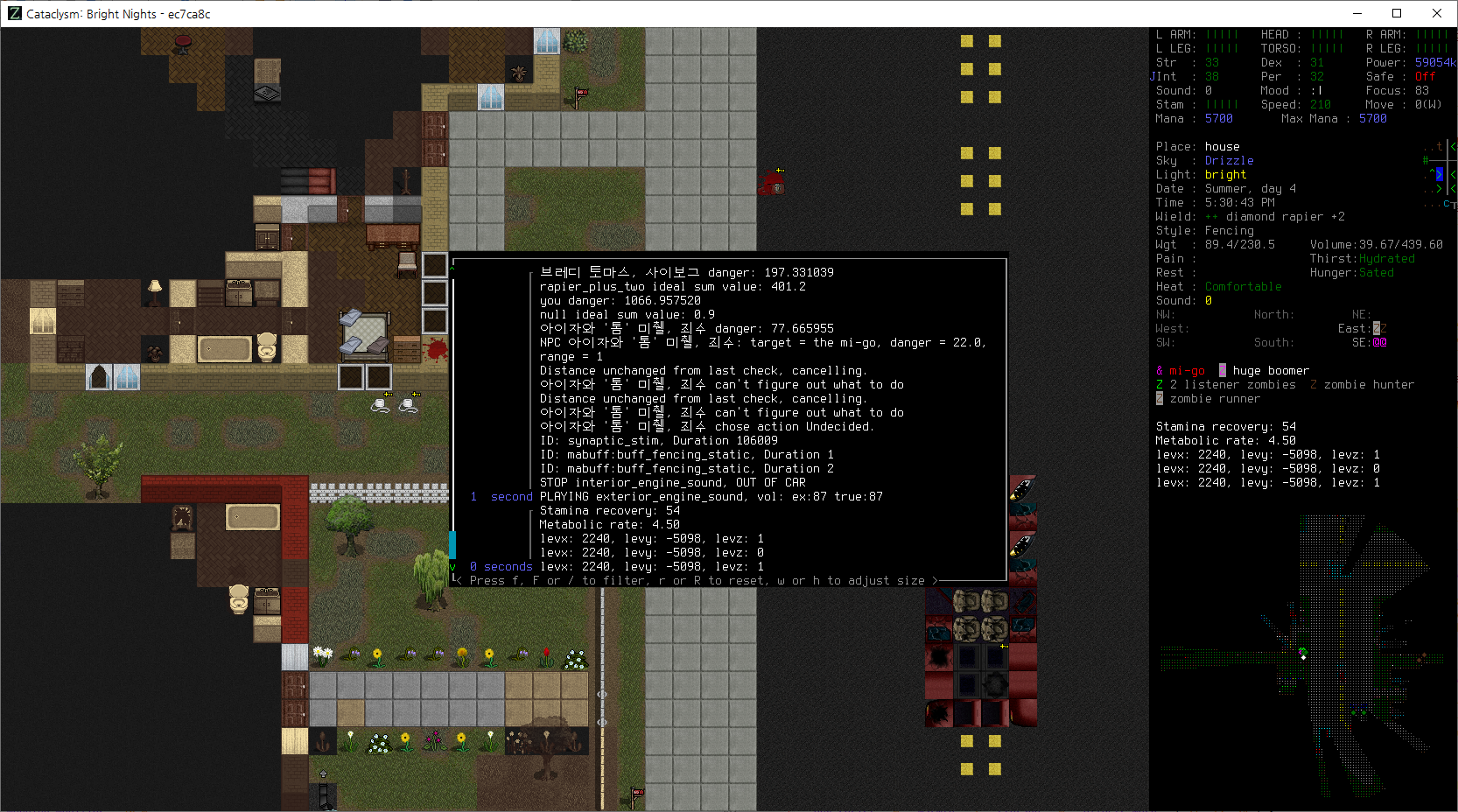Screen dimensions: 1458x812
Task: Expand the log using the right chevron on prompt bar
Action: (x=936, y=580)
